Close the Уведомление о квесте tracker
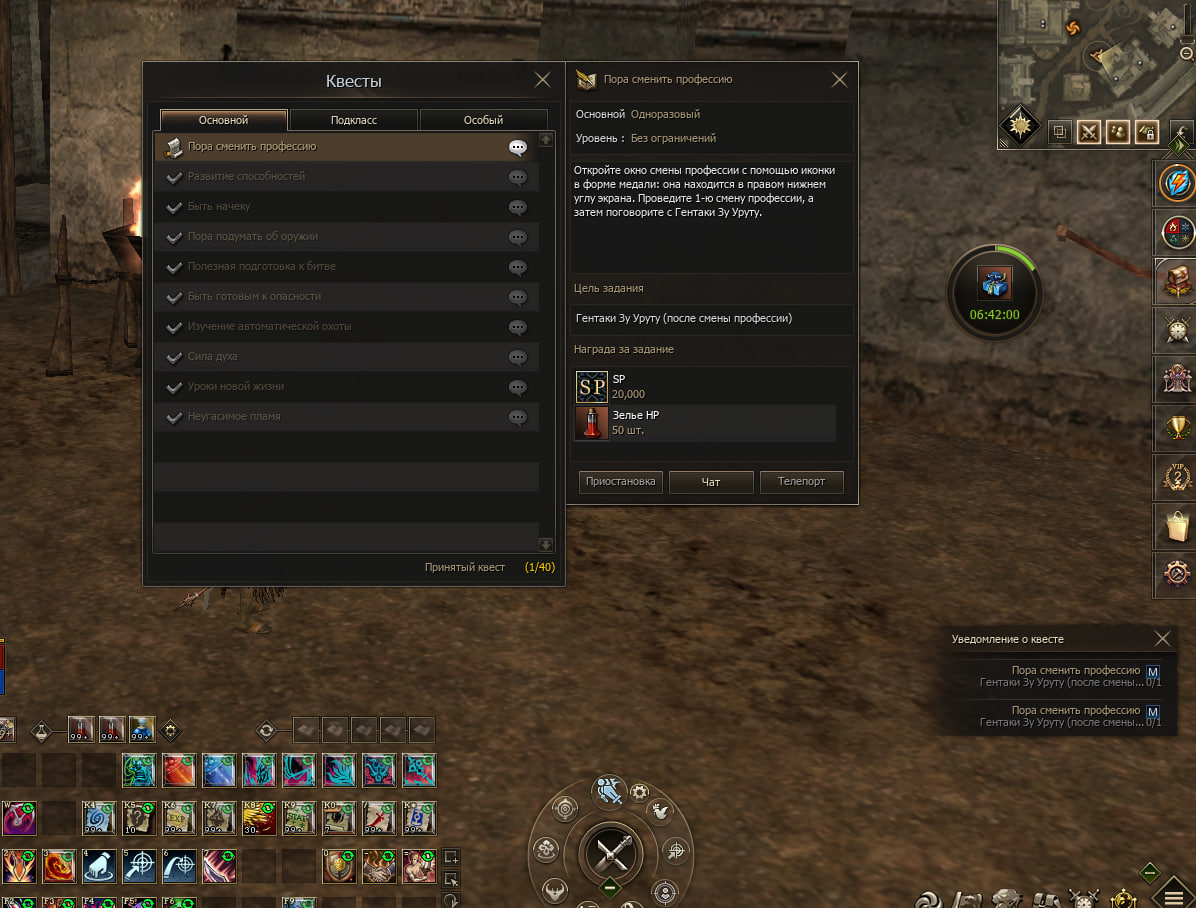Viewport: 1196px width, 908px height. click(1162, 638)
